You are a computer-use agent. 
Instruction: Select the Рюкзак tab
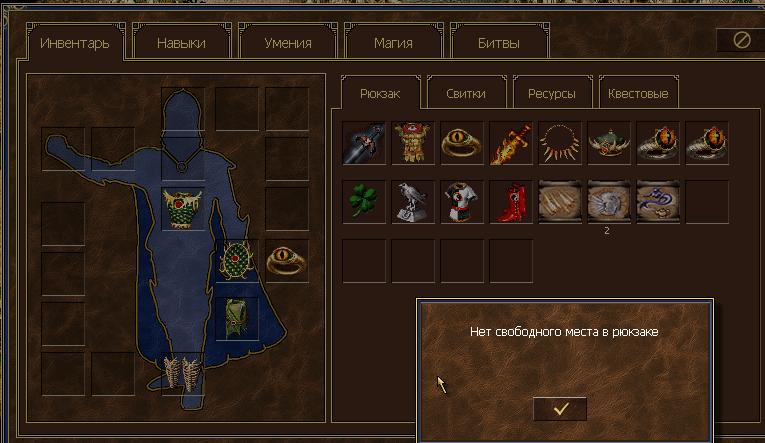(x=380, y=93)
